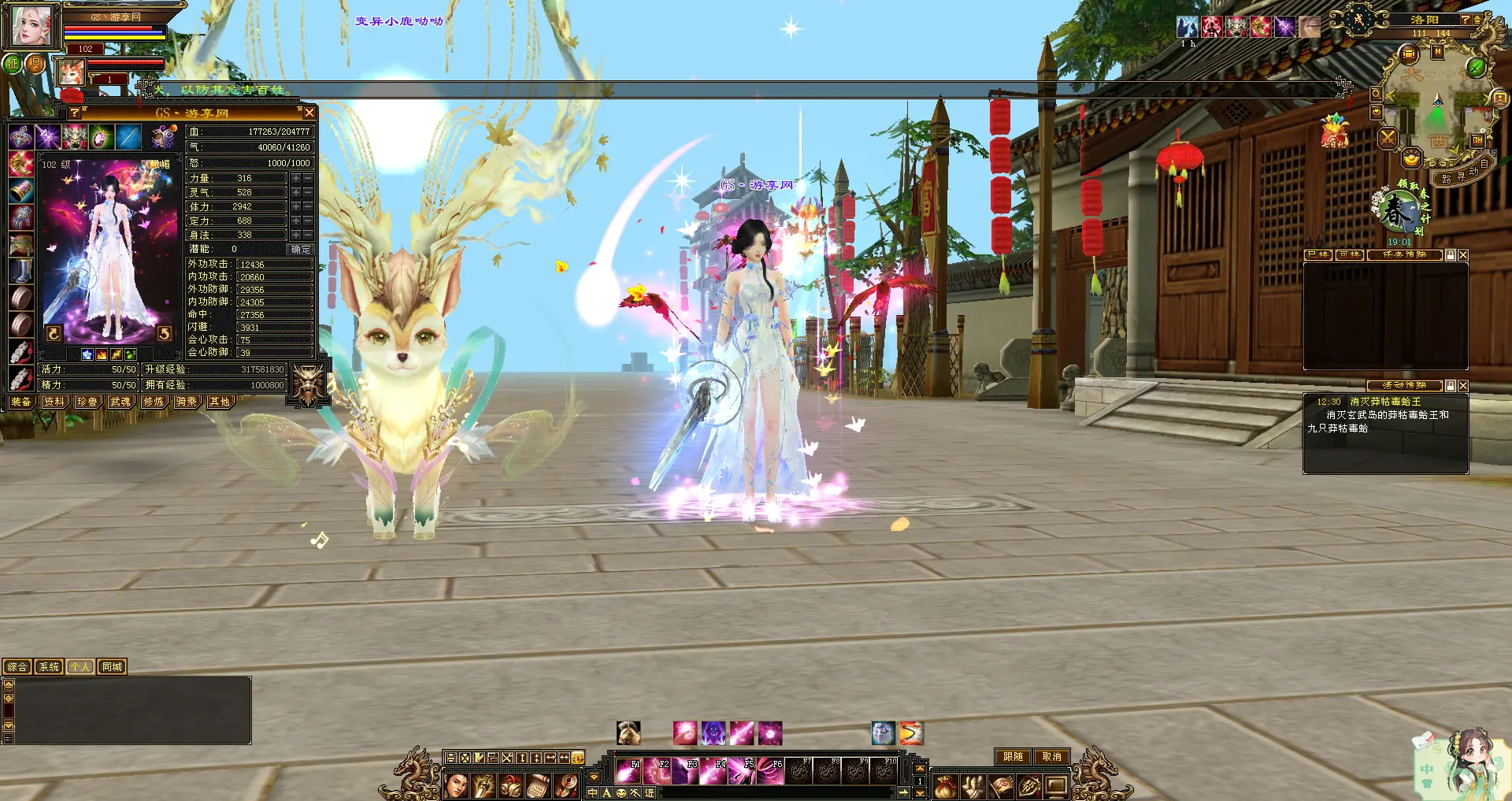Screen dimensions: 1512x801
Task: Use the F5 hotbar skill
Action: click(742, 770)
